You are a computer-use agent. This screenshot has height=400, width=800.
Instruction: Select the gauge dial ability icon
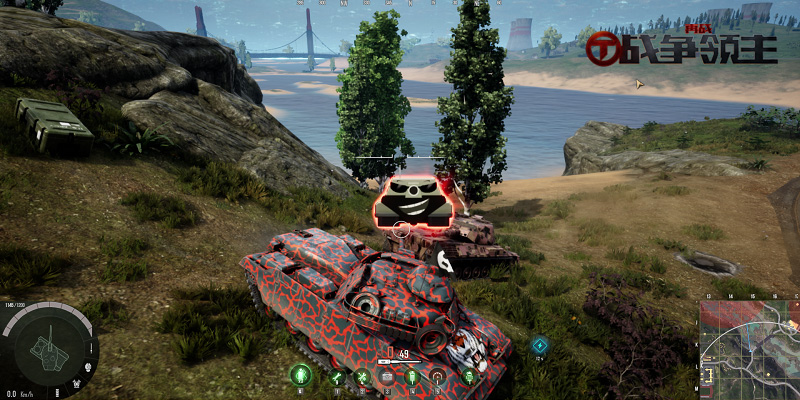tap(436, 376)
